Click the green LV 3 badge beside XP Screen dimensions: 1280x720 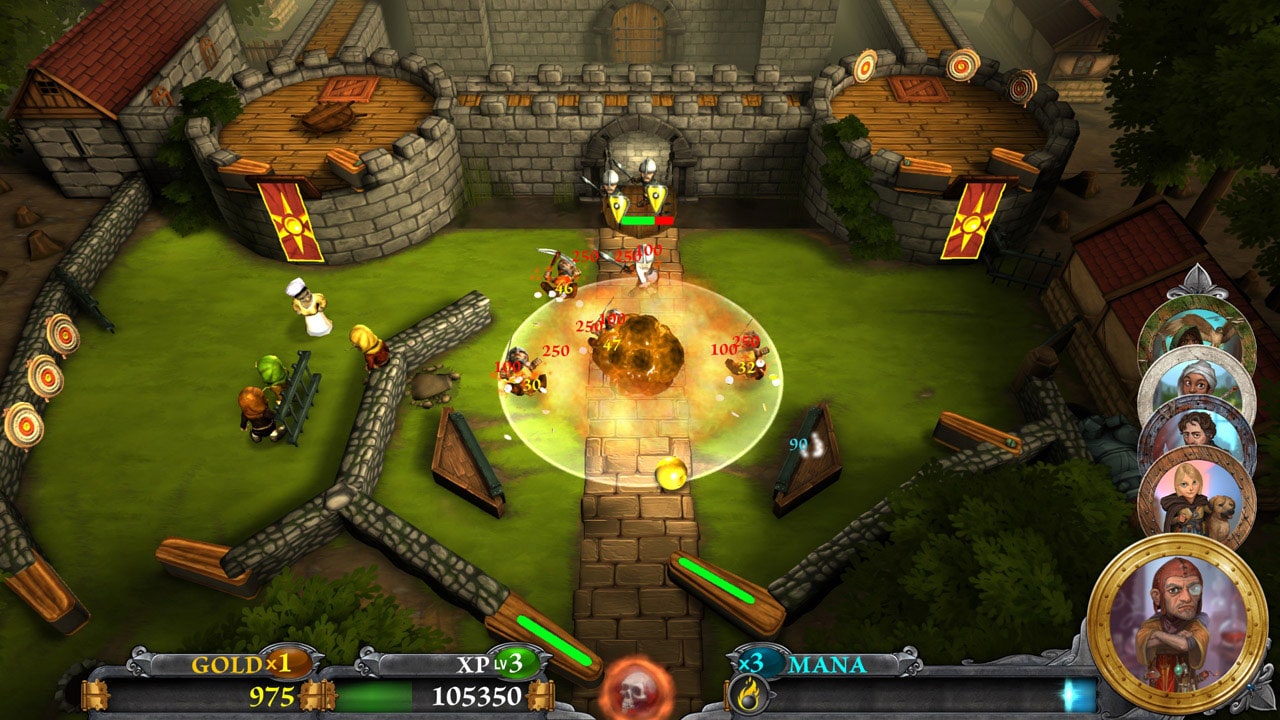pyautogui.click(x=516, y=663)
